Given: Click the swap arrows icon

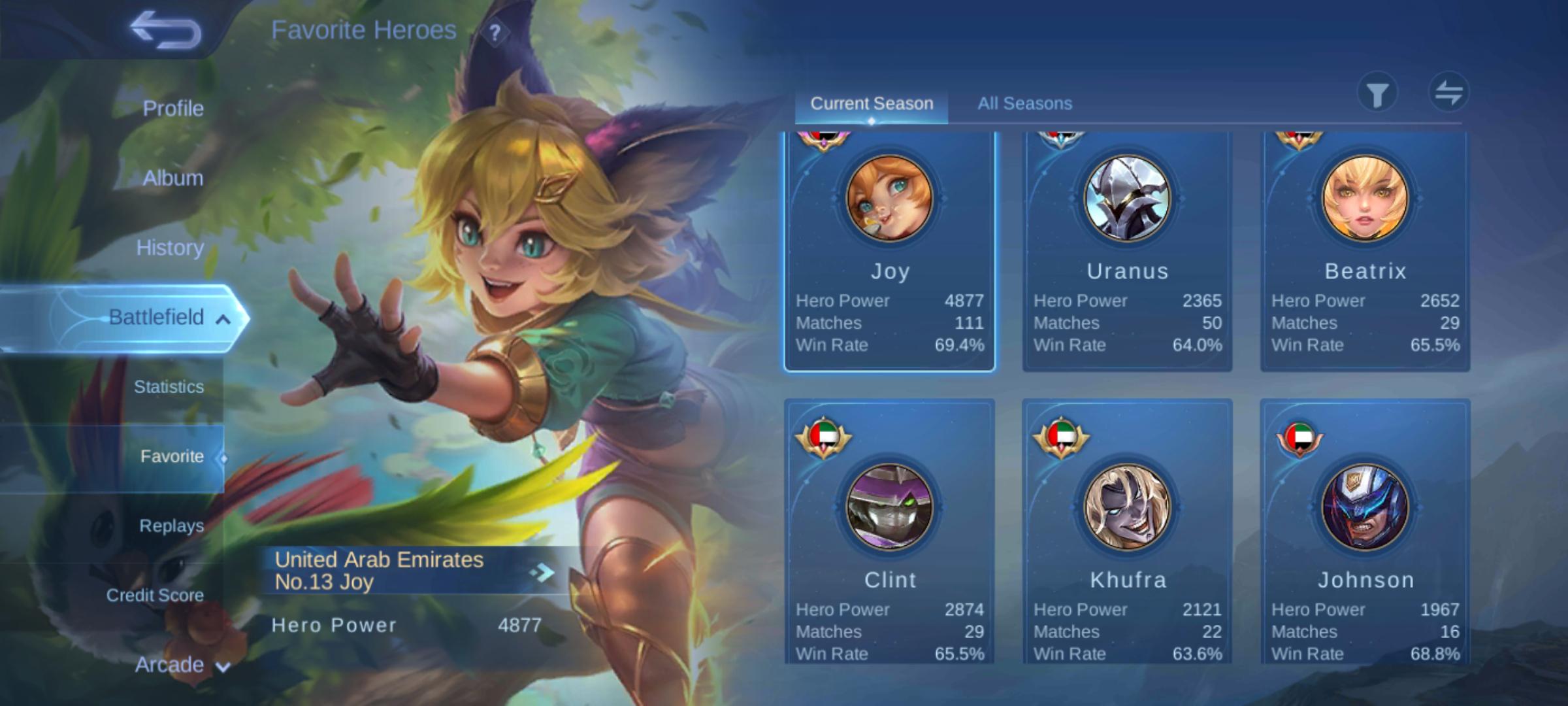Looking at the screenshot, I should [x=1448, y=93].
